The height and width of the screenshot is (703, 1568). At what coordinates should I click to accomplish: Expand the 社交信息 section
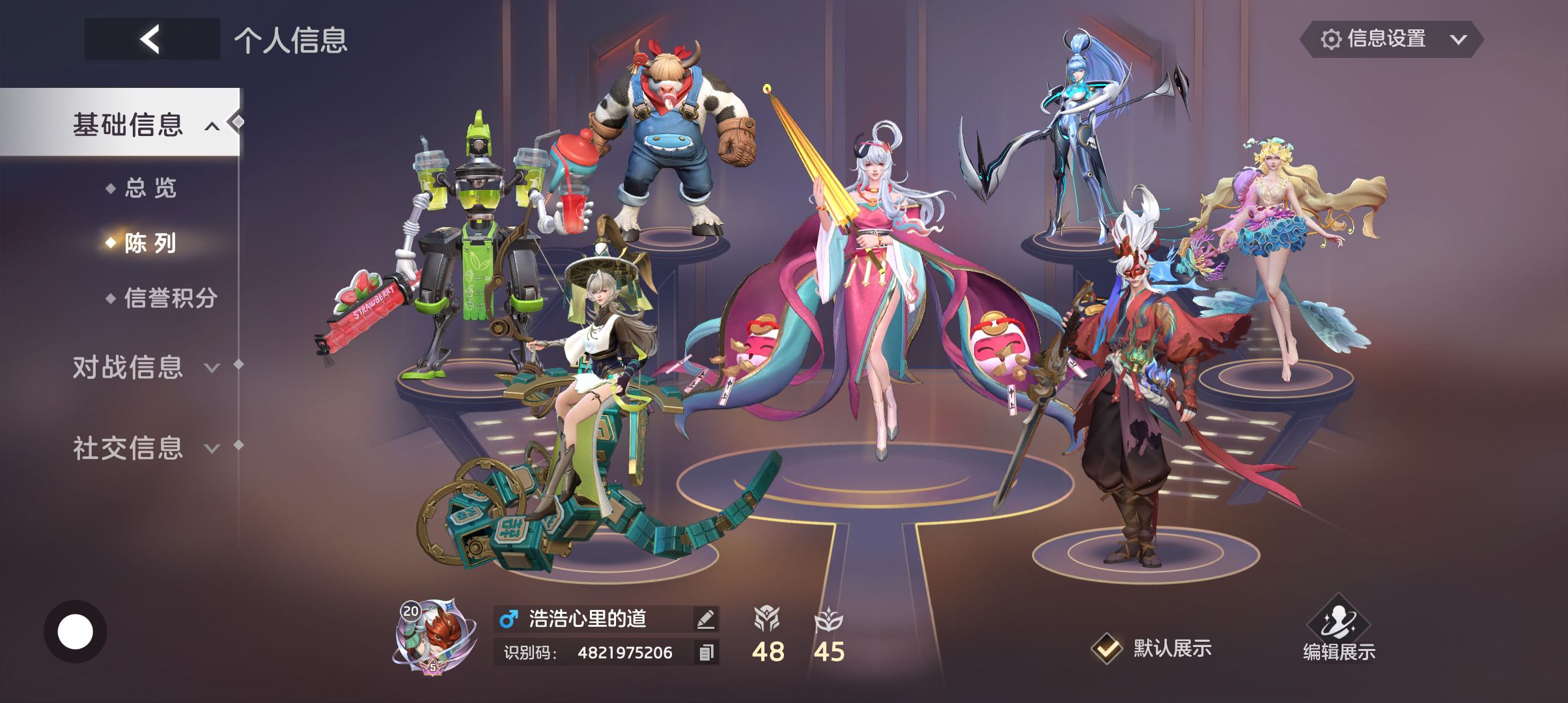pos(145,448)
